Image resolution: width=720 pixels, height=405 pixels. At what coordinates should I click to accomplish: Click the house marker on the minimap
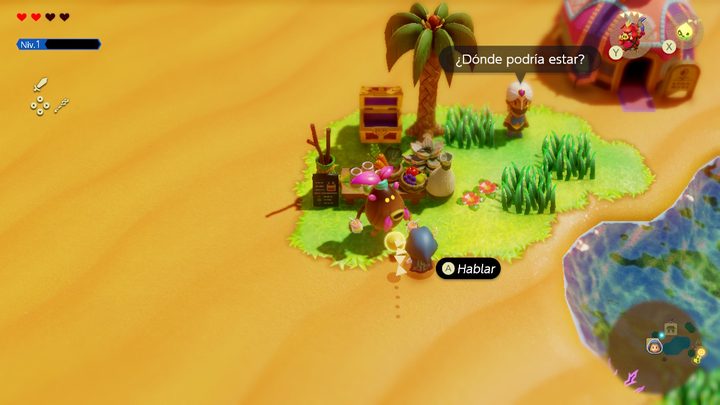[671, 328]
